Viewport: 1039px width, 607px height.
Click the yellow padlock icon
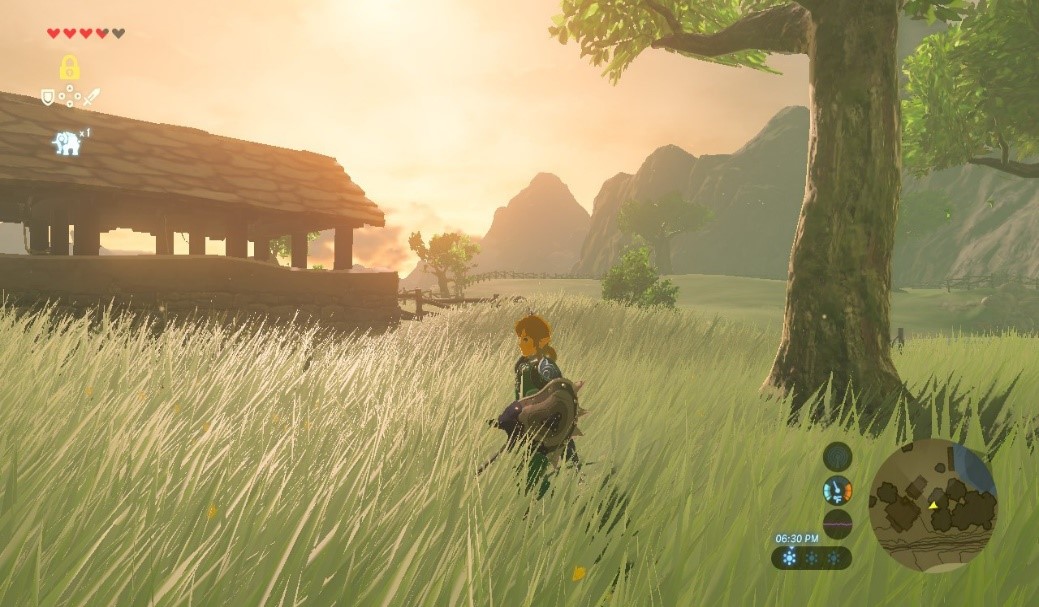[x=69, y=68]
